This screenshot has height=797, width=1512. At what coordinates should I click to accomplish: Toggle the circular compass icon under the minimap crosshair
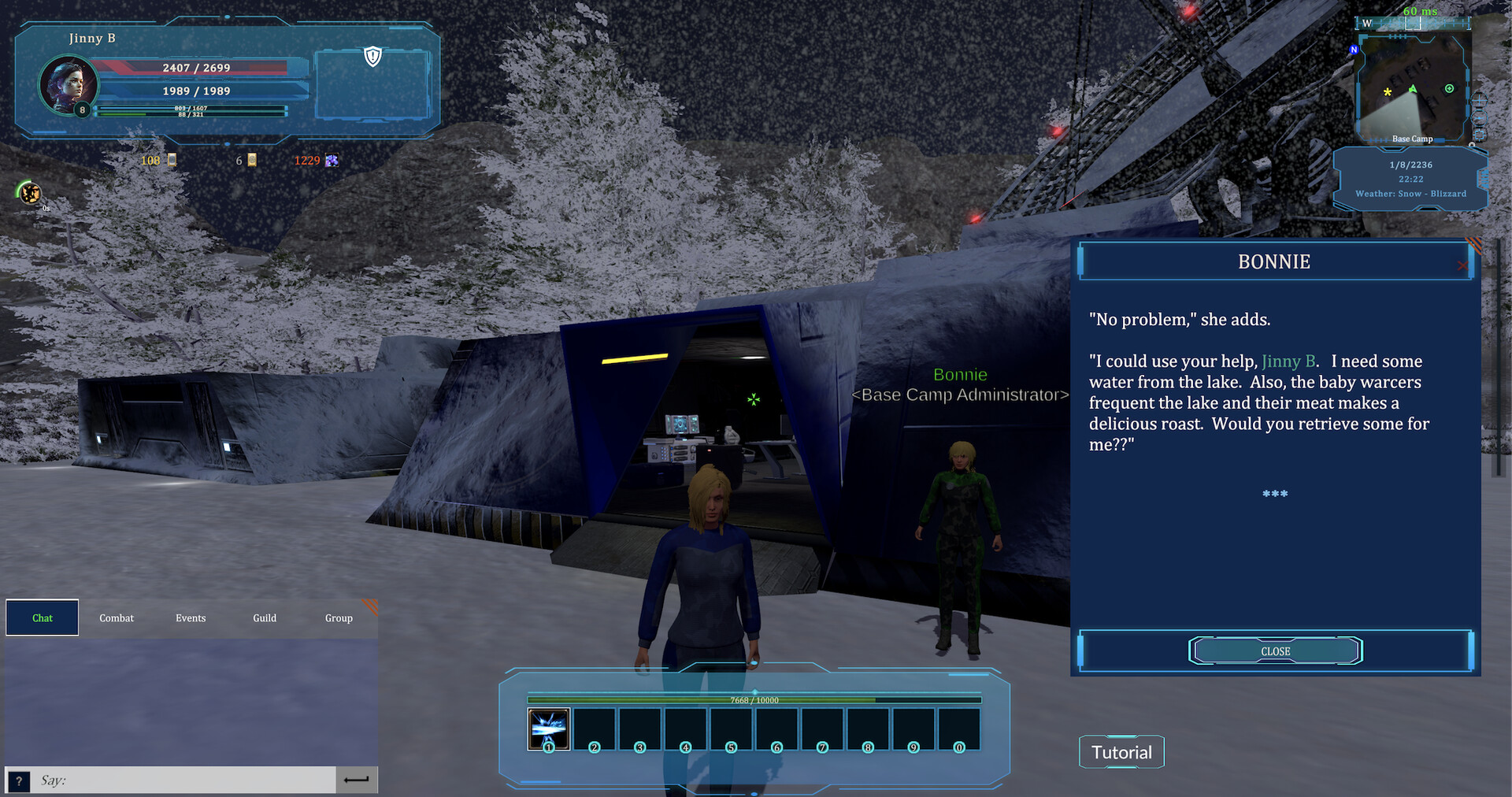1479,117
